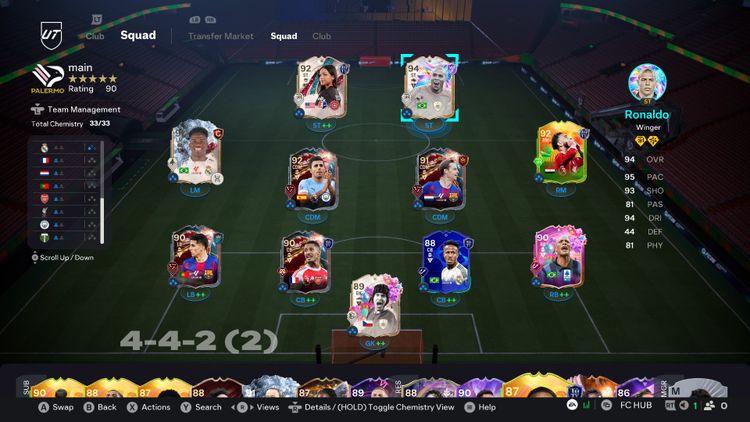Choose the LM player card

click(195, 154)
